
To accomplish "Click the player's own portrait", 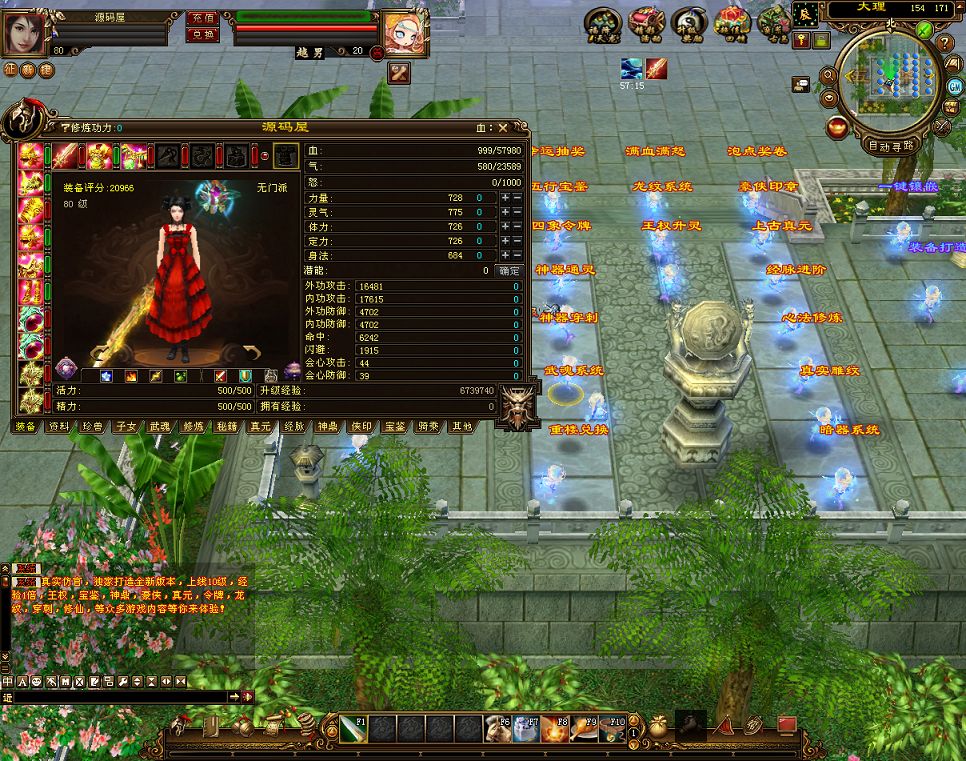I will coord(28,30).
